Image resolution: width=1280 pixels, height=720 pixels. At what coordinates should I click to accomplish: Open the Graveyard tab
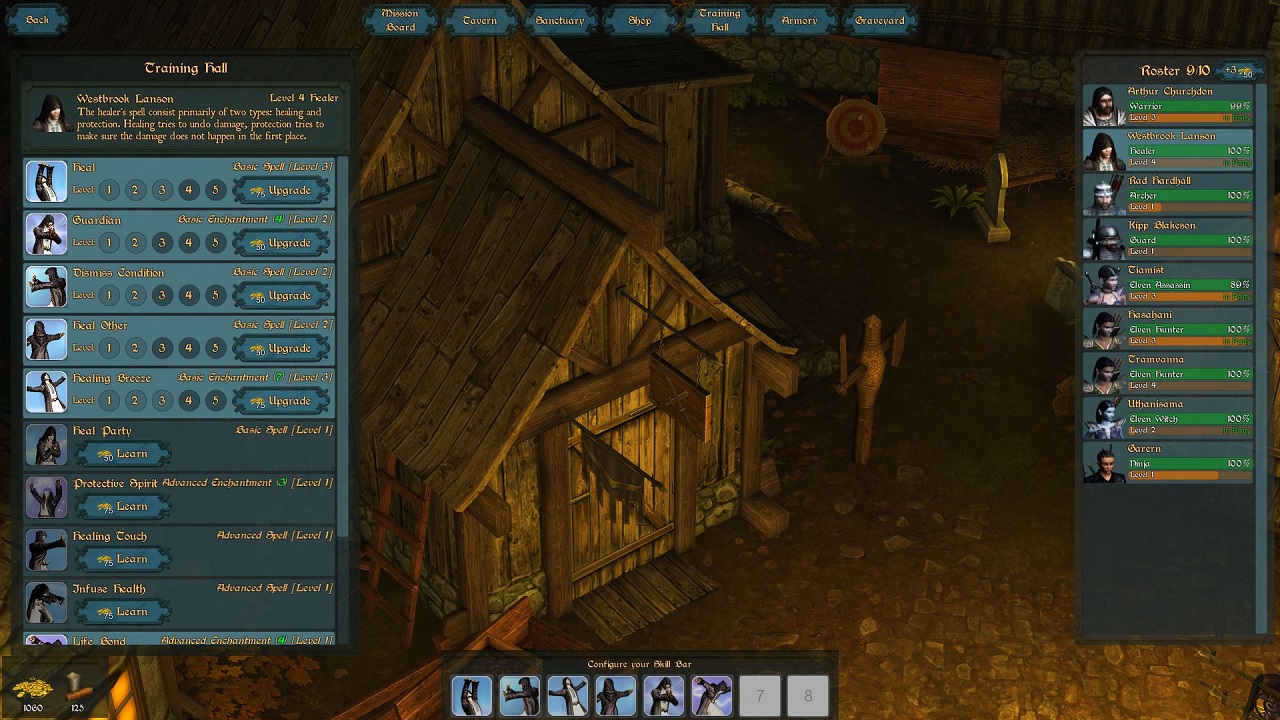[880, 20]
